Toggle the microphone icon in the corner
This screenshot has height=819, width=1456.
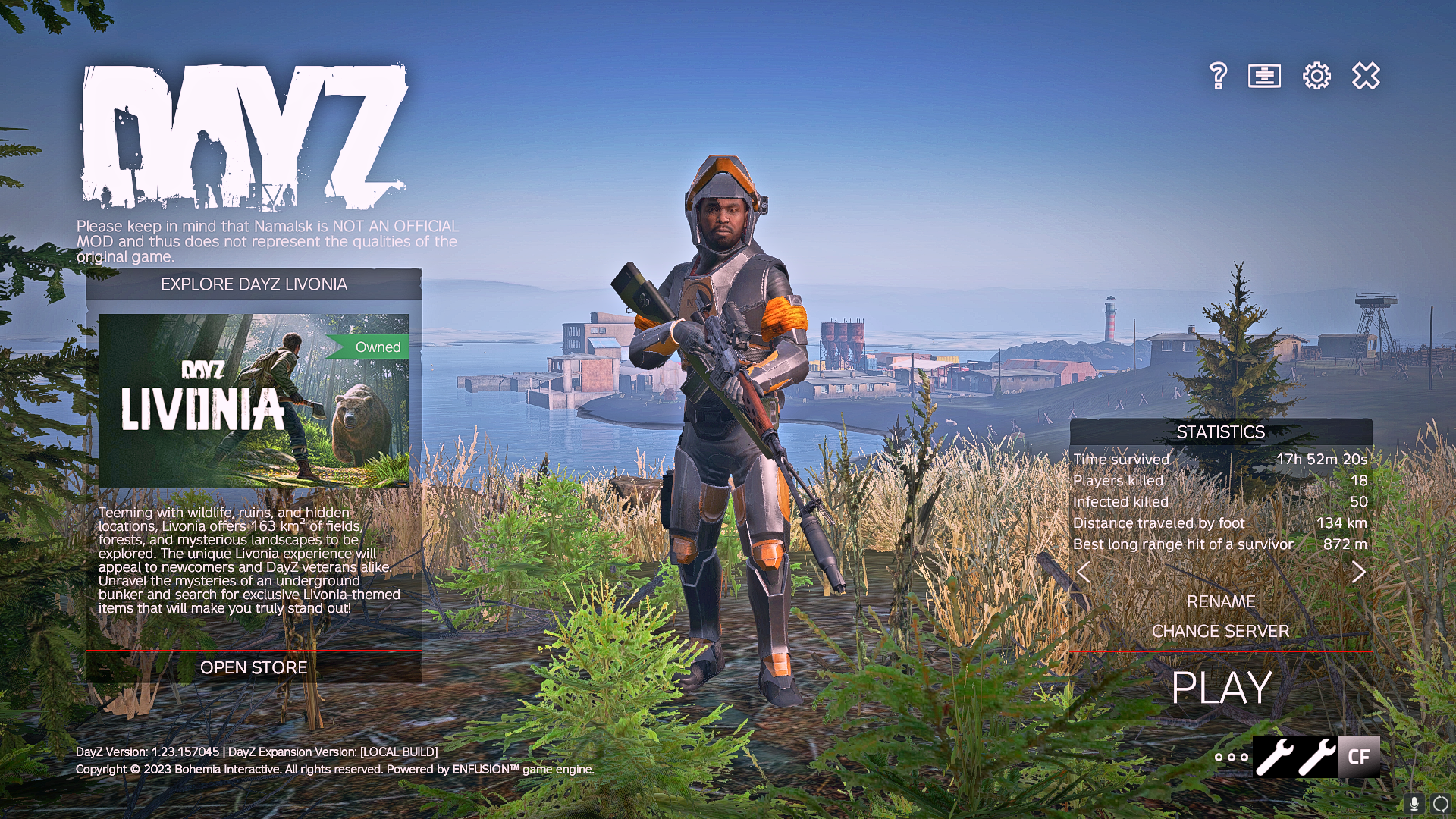tap(1414, 804)
